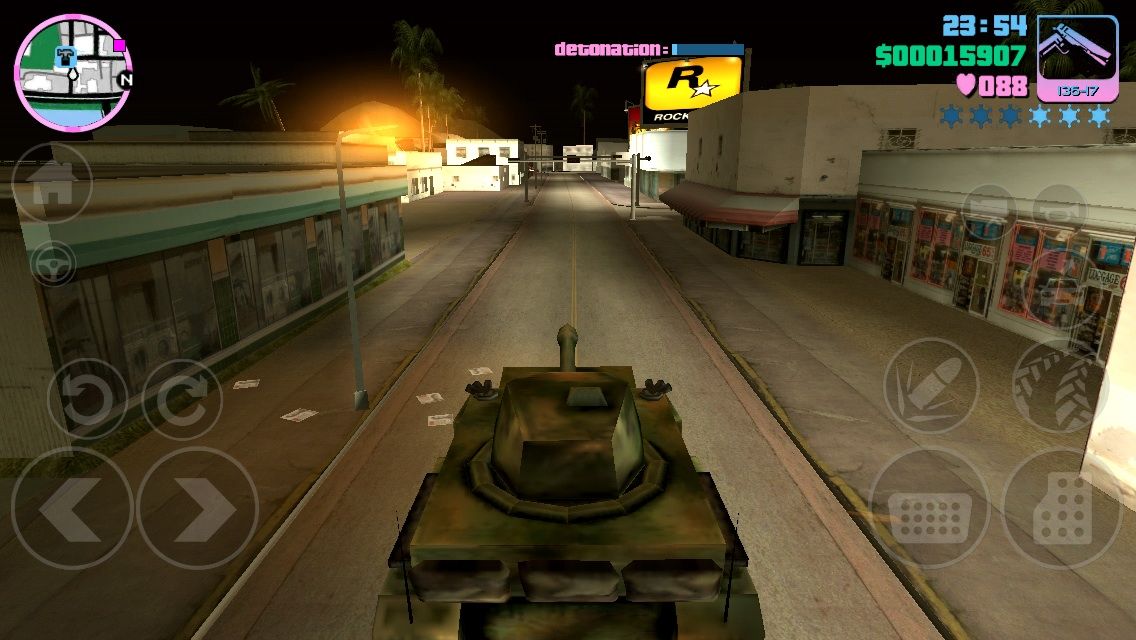Open the radar minimap

(x=72, y=72)
